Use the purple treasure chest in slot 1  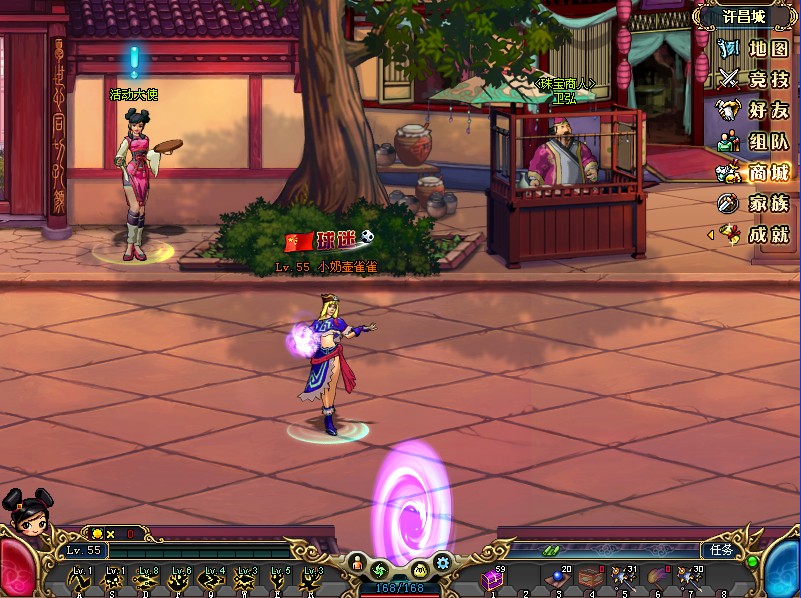492,579
